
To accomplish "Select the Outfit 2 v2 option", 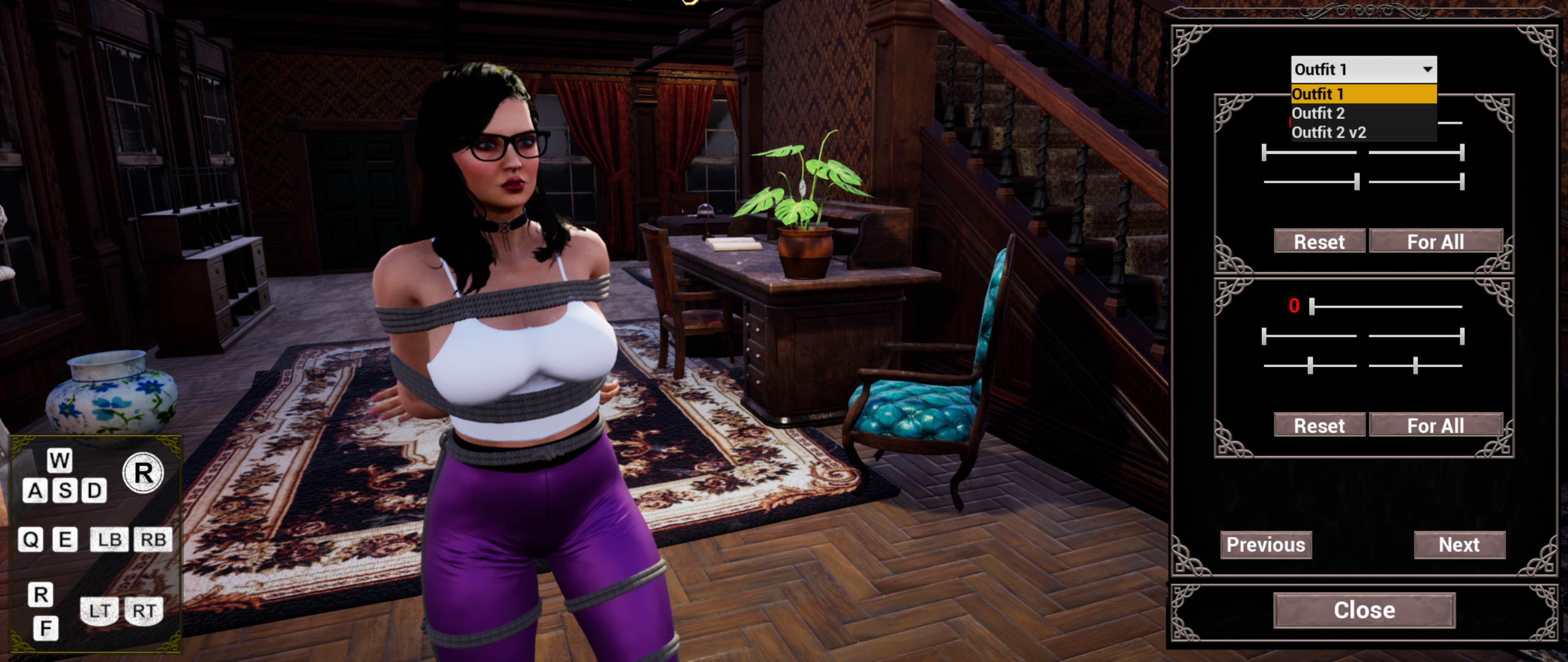I will 1329,132.
